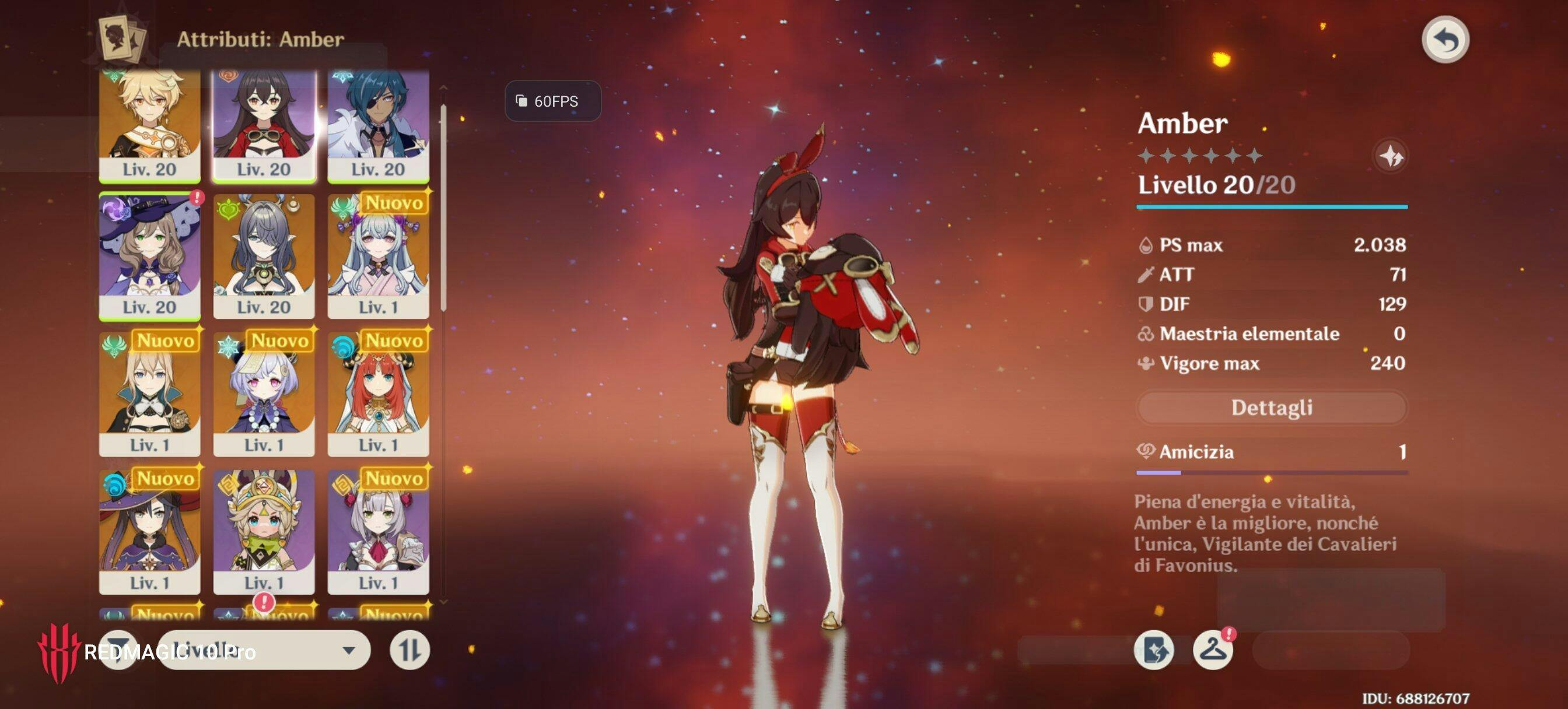
Task: Open the Dettagli stats panel
Action: tap(1271, 408)
